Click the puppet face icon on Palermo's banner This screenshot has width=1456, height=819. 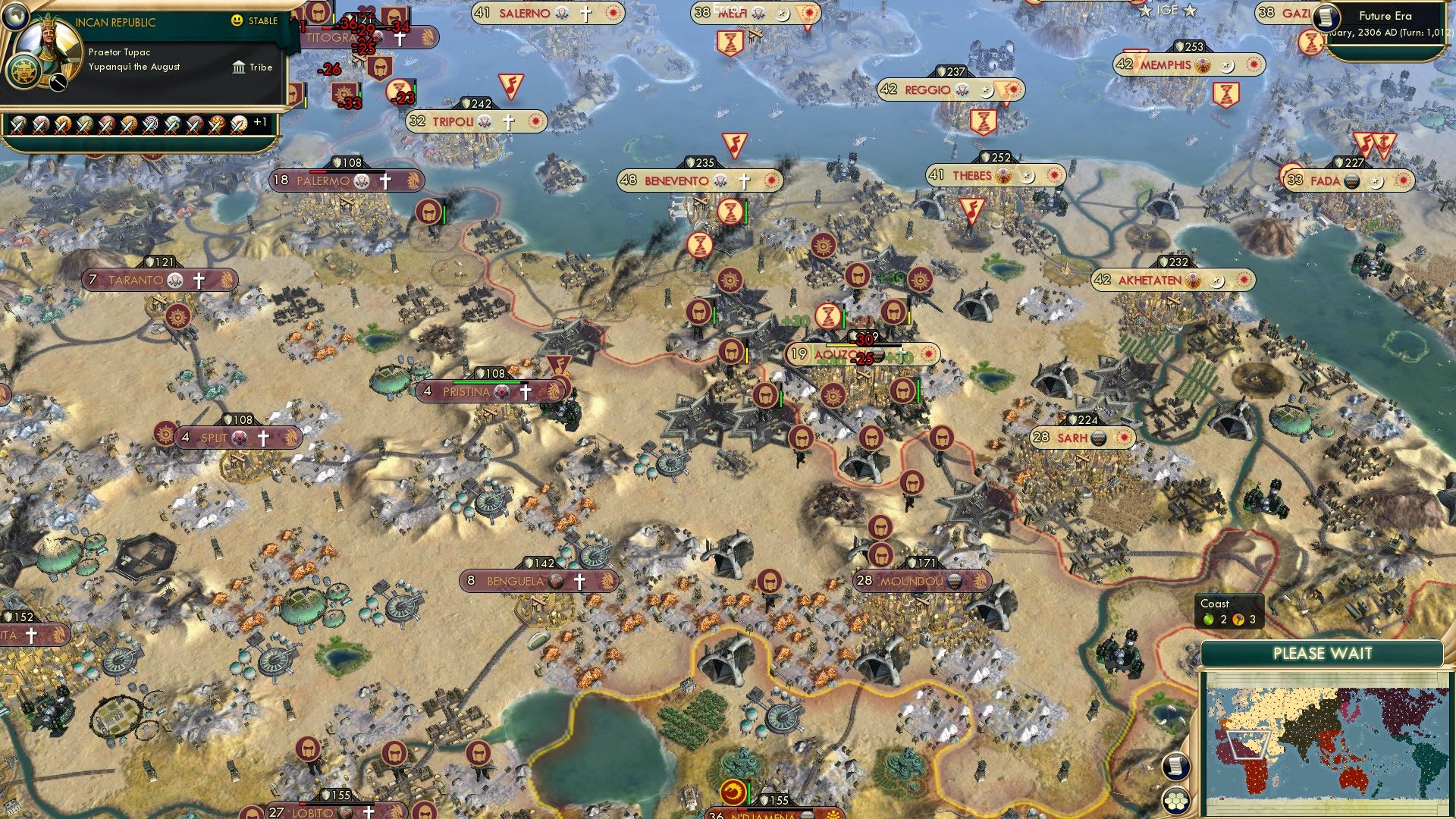tap(359, 181)
